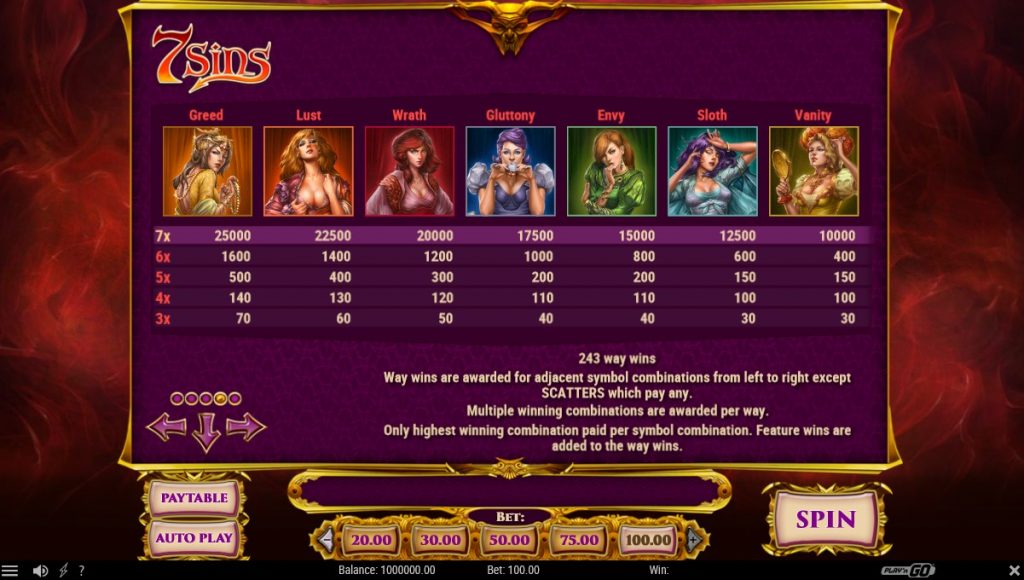The height and width of the screenshot is (580, 1024).
Task: Pick the 75.00 bet value
Action: (578, 540)
